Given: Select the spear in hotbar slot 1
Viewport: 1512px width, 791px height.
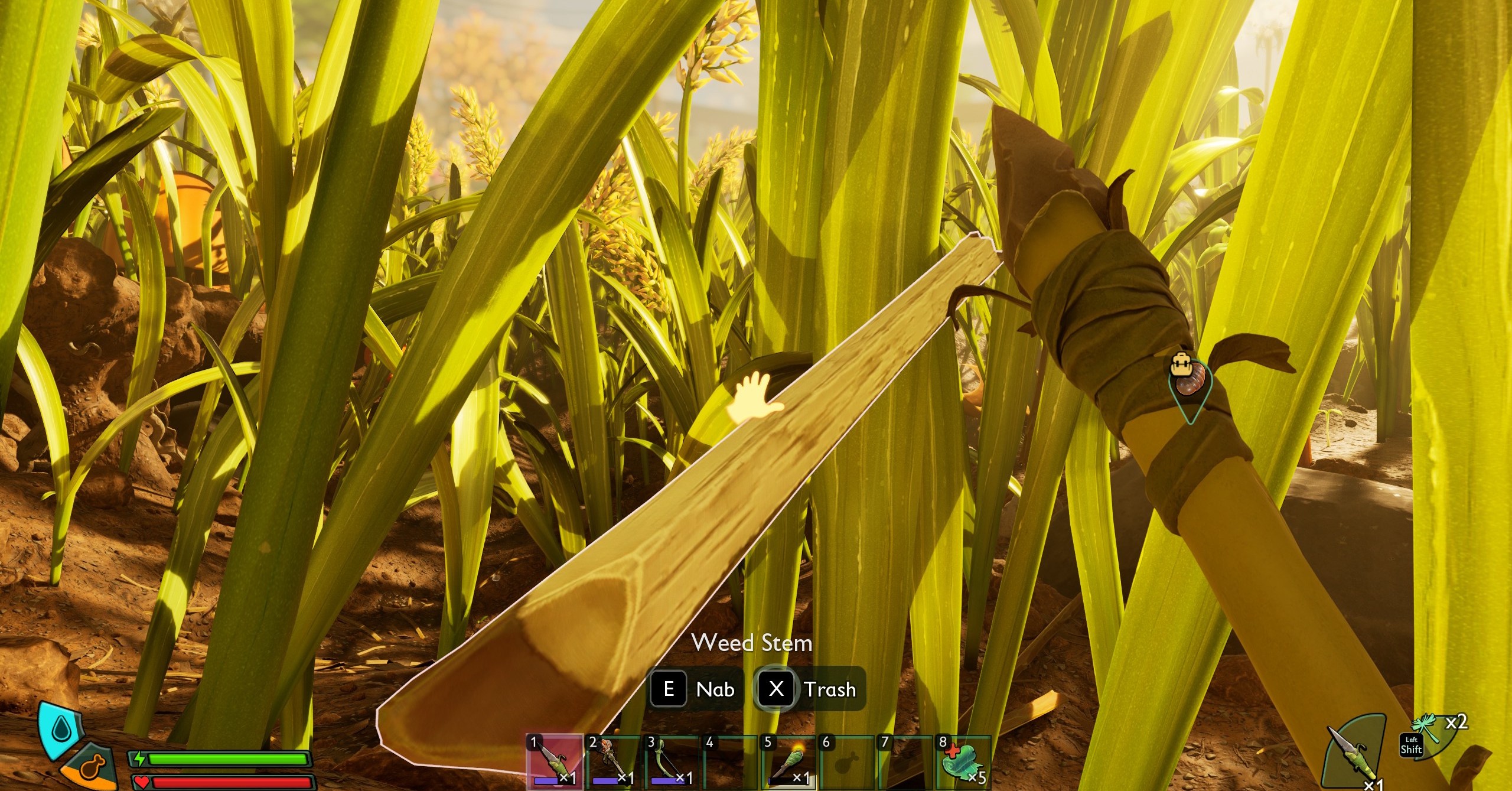Looking at the screenshot, I should [x=554, y=763].
